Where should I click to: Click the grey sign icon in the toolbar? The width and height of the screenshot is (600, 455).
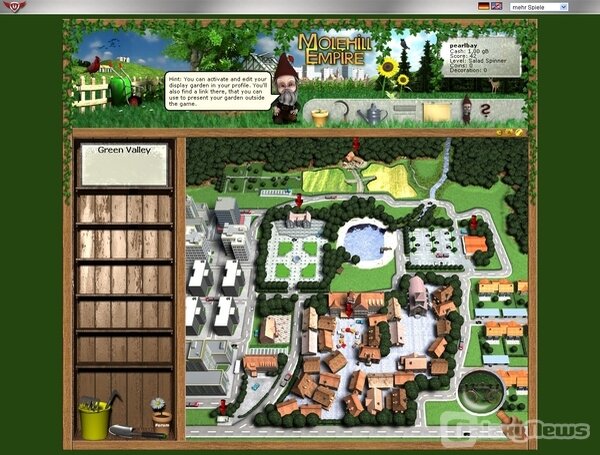pyautogui.click(x=404, y=111)
